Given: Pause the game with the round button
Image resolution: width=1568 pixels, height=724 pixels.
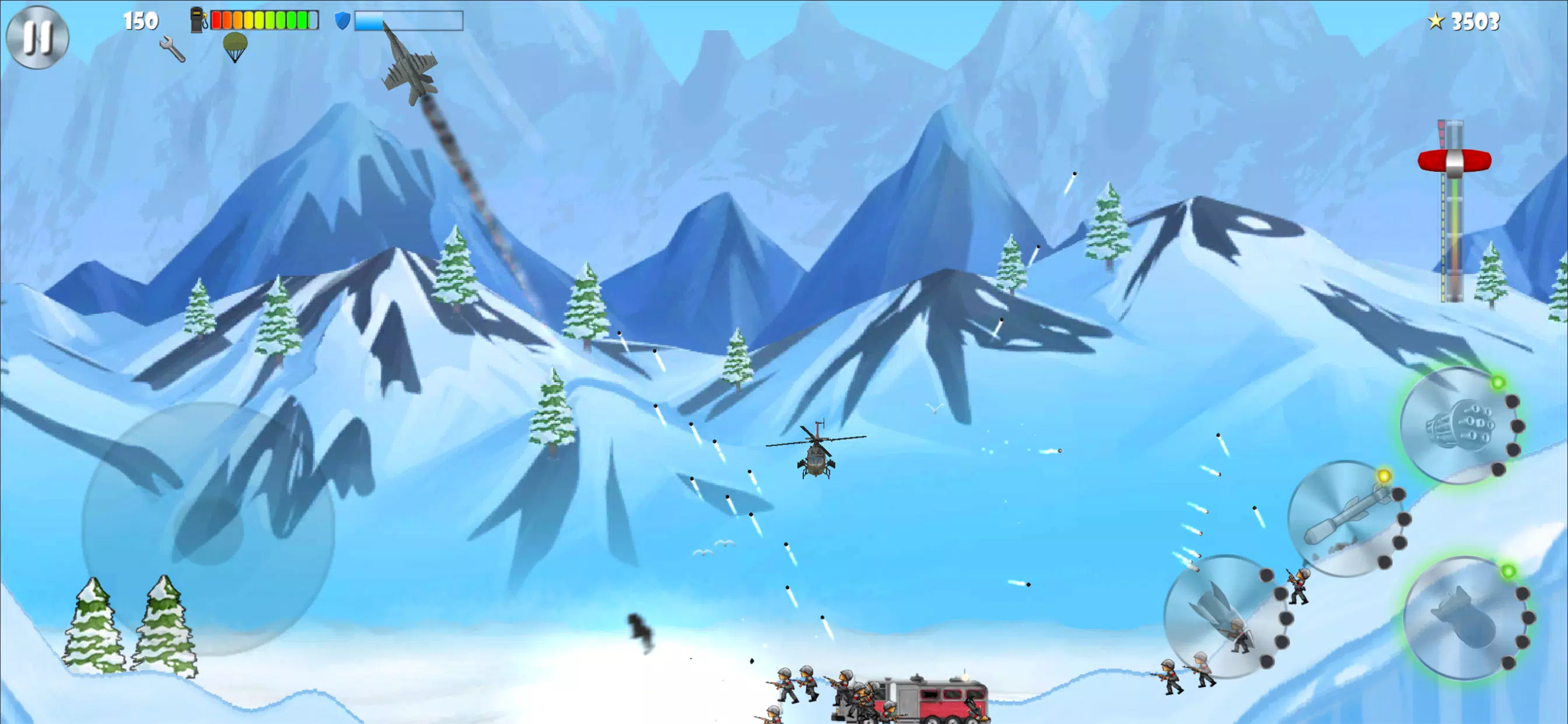Looking at the screenshot, I should point(37,37).
